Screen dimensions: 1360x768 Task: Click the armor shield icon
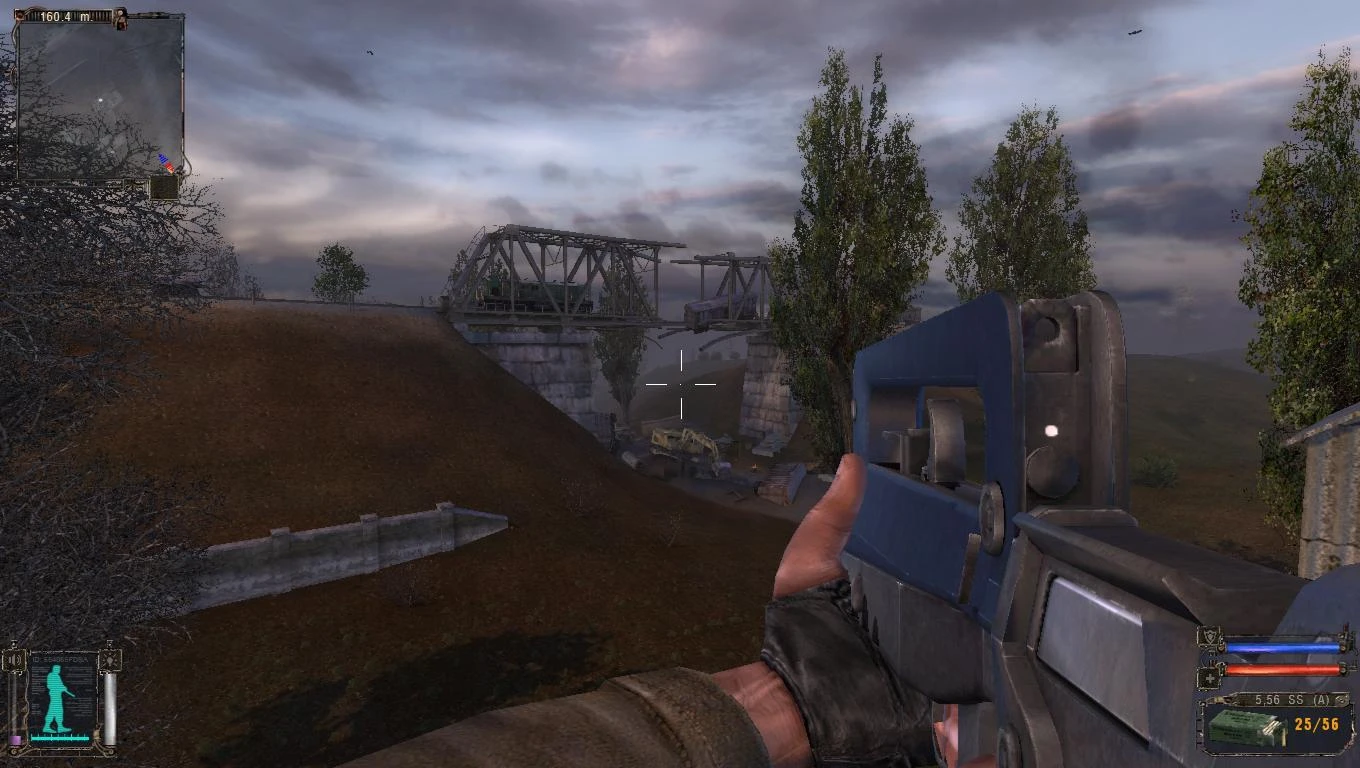pos(1209,638)
